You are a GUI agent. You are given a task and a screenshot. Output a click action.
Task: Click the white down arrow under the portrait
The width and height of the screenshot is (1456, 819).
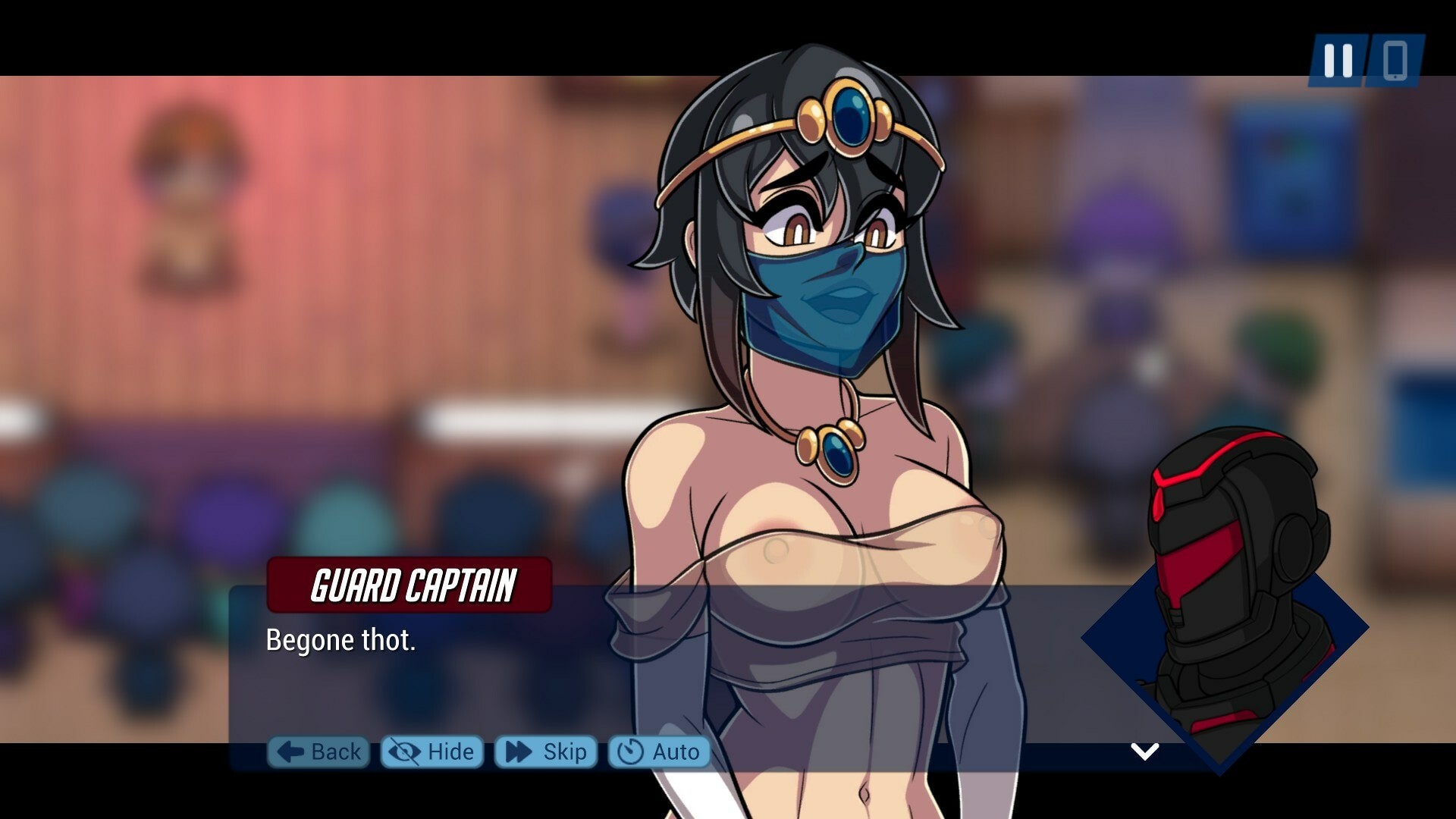[x=1144, y=753]
